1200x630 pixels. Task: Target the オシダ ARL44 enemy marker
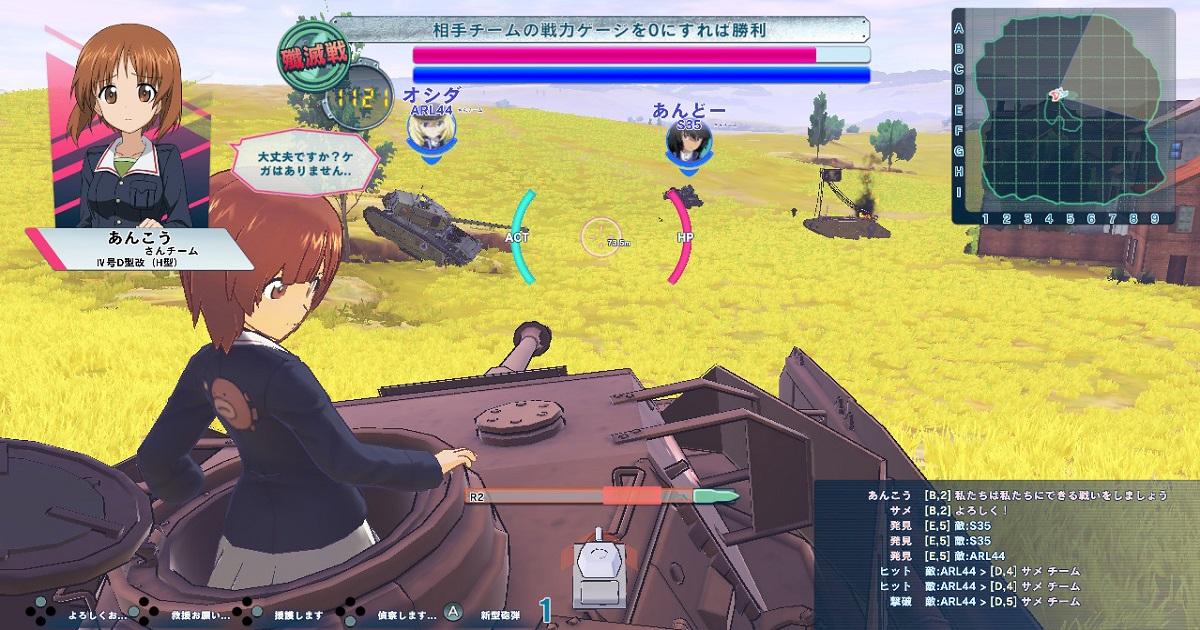[x=432, y=128]
